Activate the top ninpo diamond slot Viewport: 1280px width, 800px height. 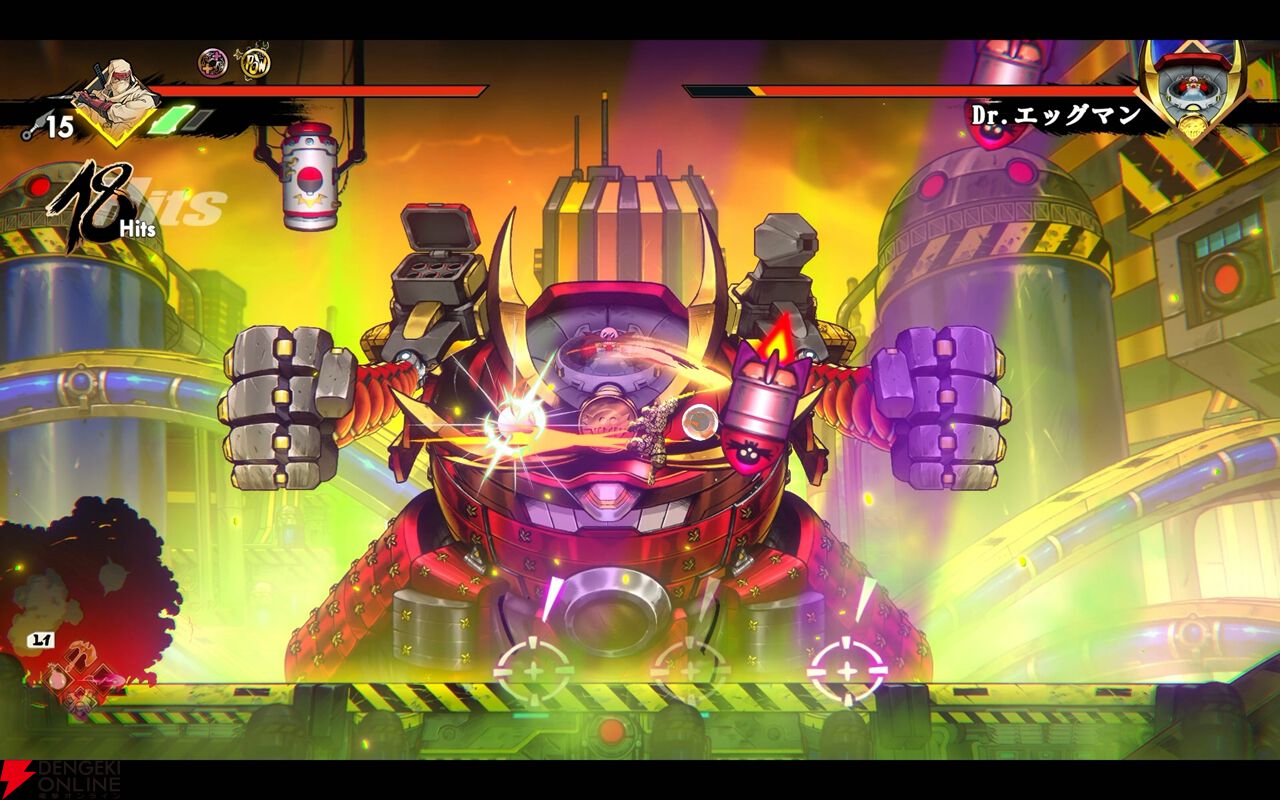(x=79, y=655)
